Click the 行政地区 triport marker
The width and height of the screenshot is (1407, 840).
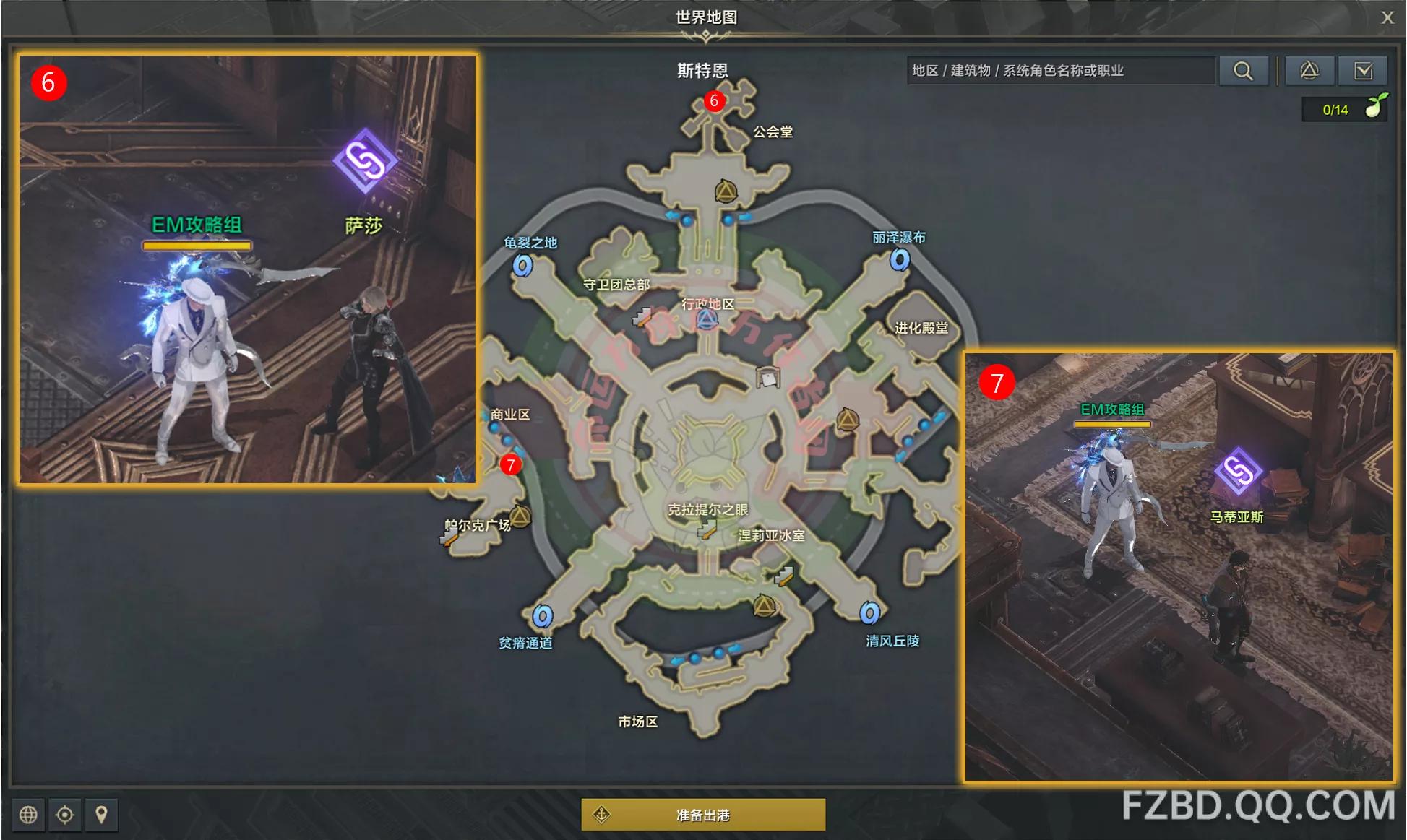tap(707, 319)
